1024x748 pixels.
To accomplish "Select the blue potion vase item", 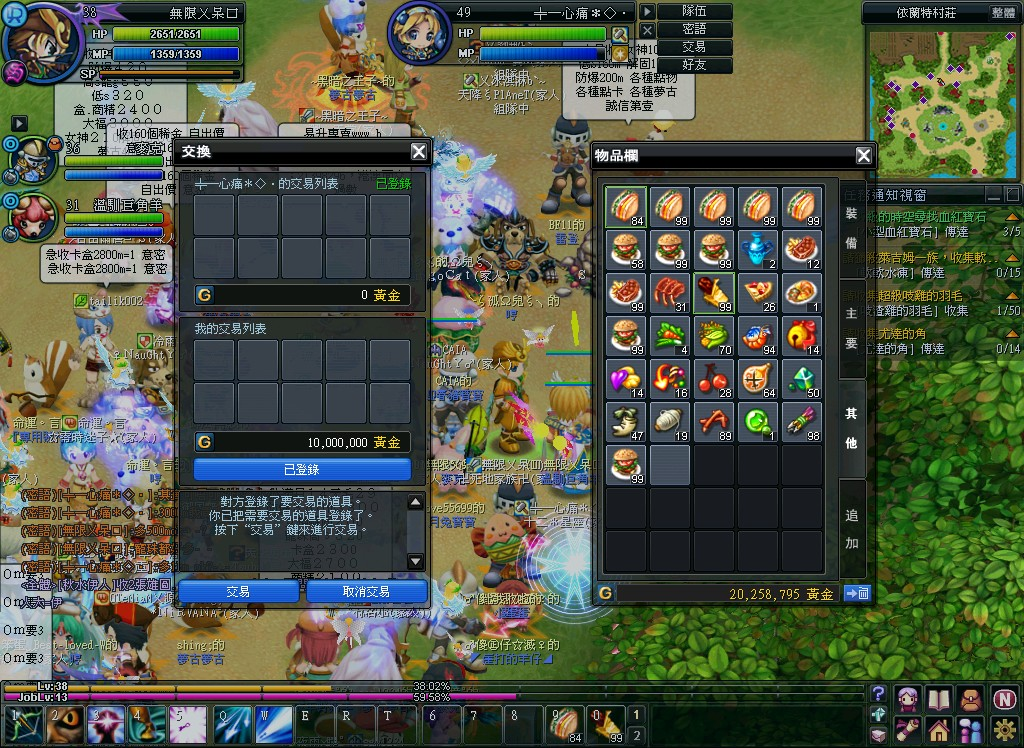I will tap(758, 249).
